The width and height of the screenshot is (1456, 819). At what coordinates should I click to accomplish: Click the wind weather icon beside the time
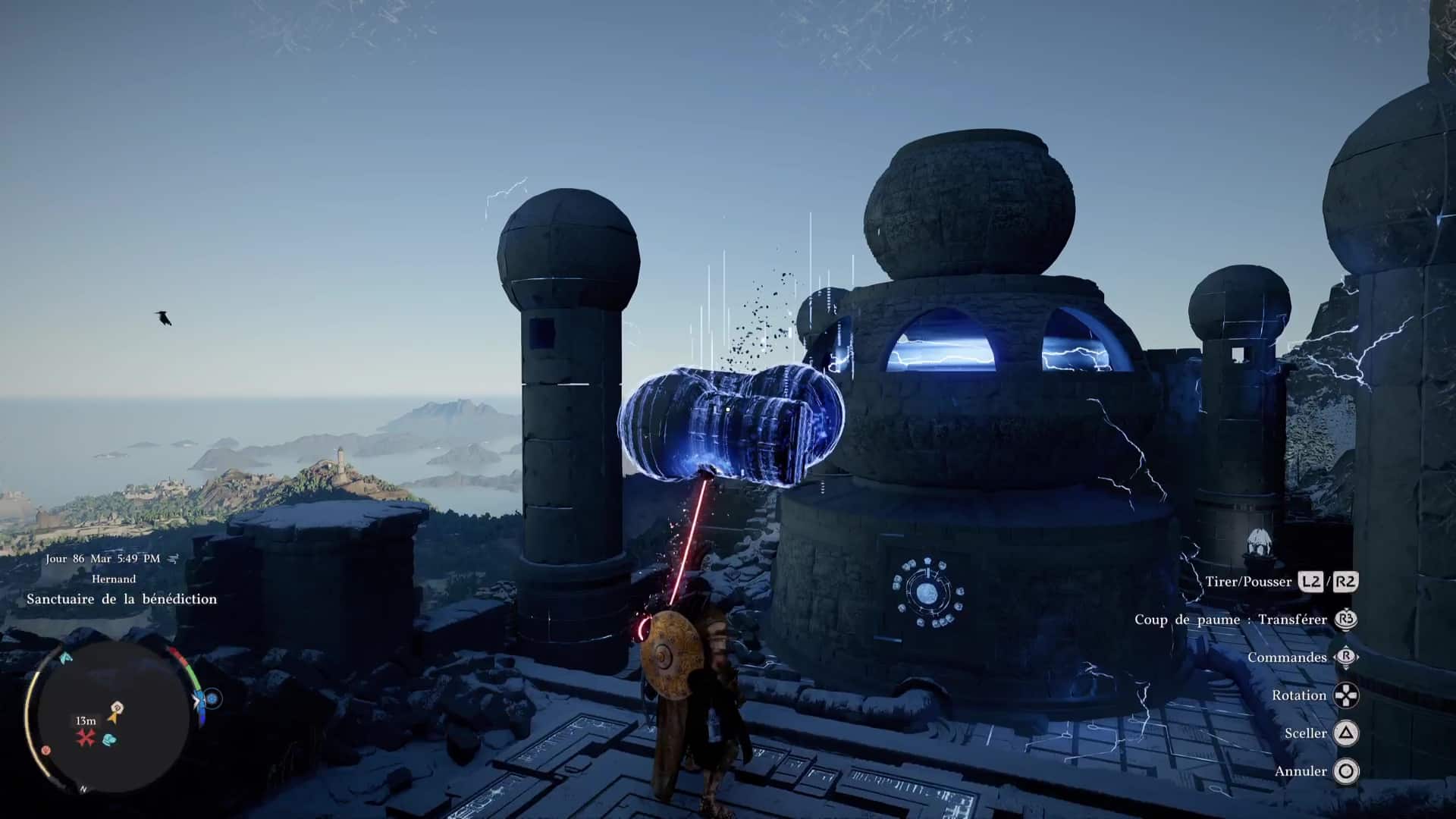coord(174,559)
